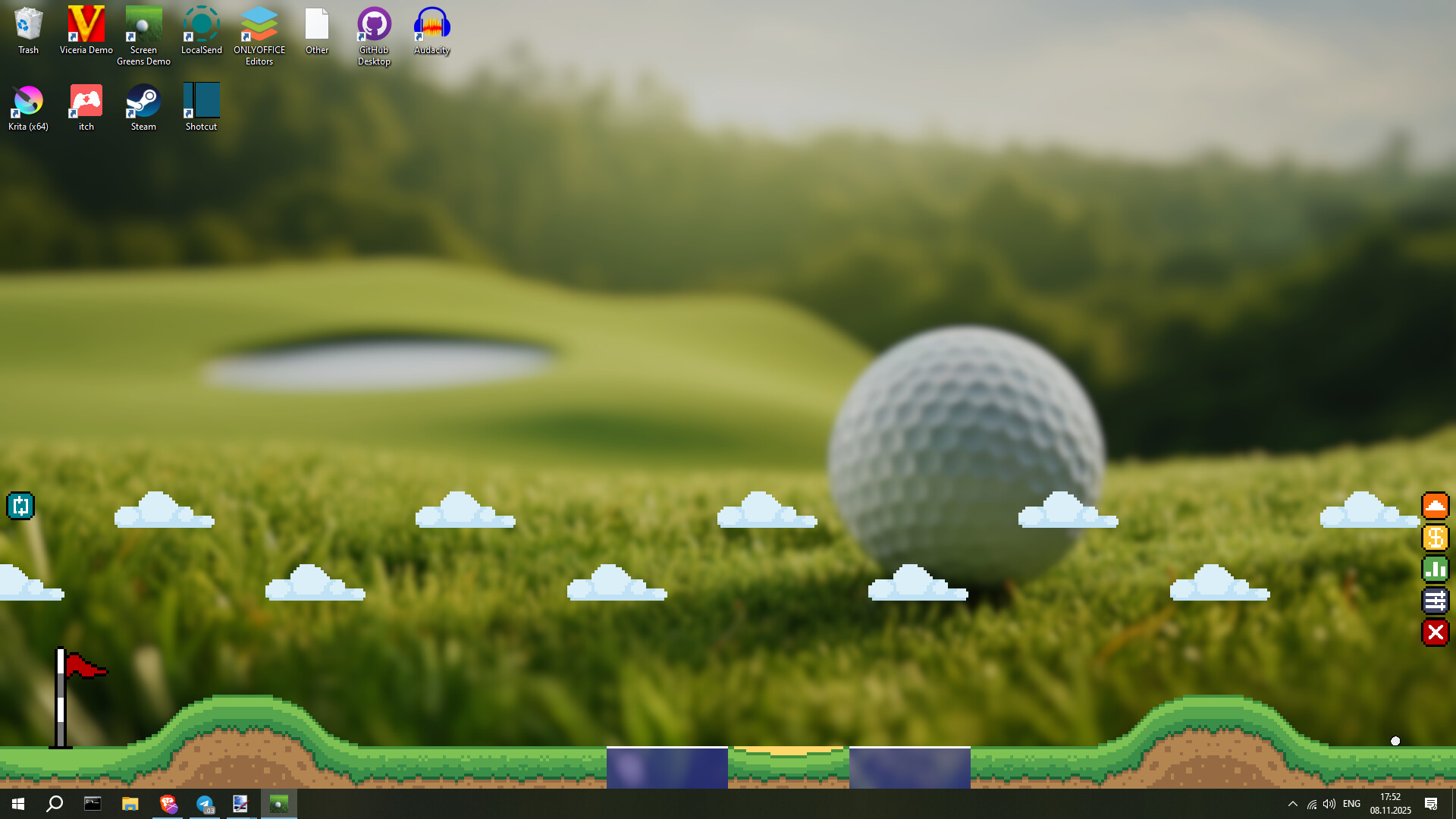Screen dimensions: 1456x819
Task: Open Telegram from the taskbar
Action: pos(205,805)
